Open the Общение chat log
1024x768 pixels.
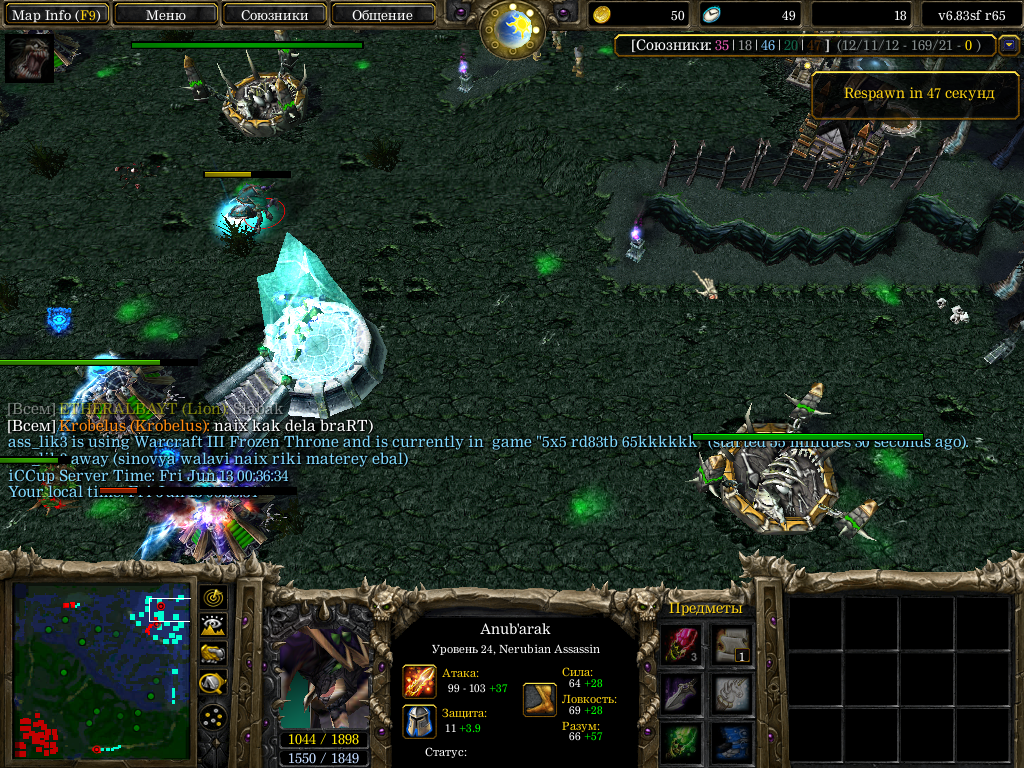coord(382,15)
